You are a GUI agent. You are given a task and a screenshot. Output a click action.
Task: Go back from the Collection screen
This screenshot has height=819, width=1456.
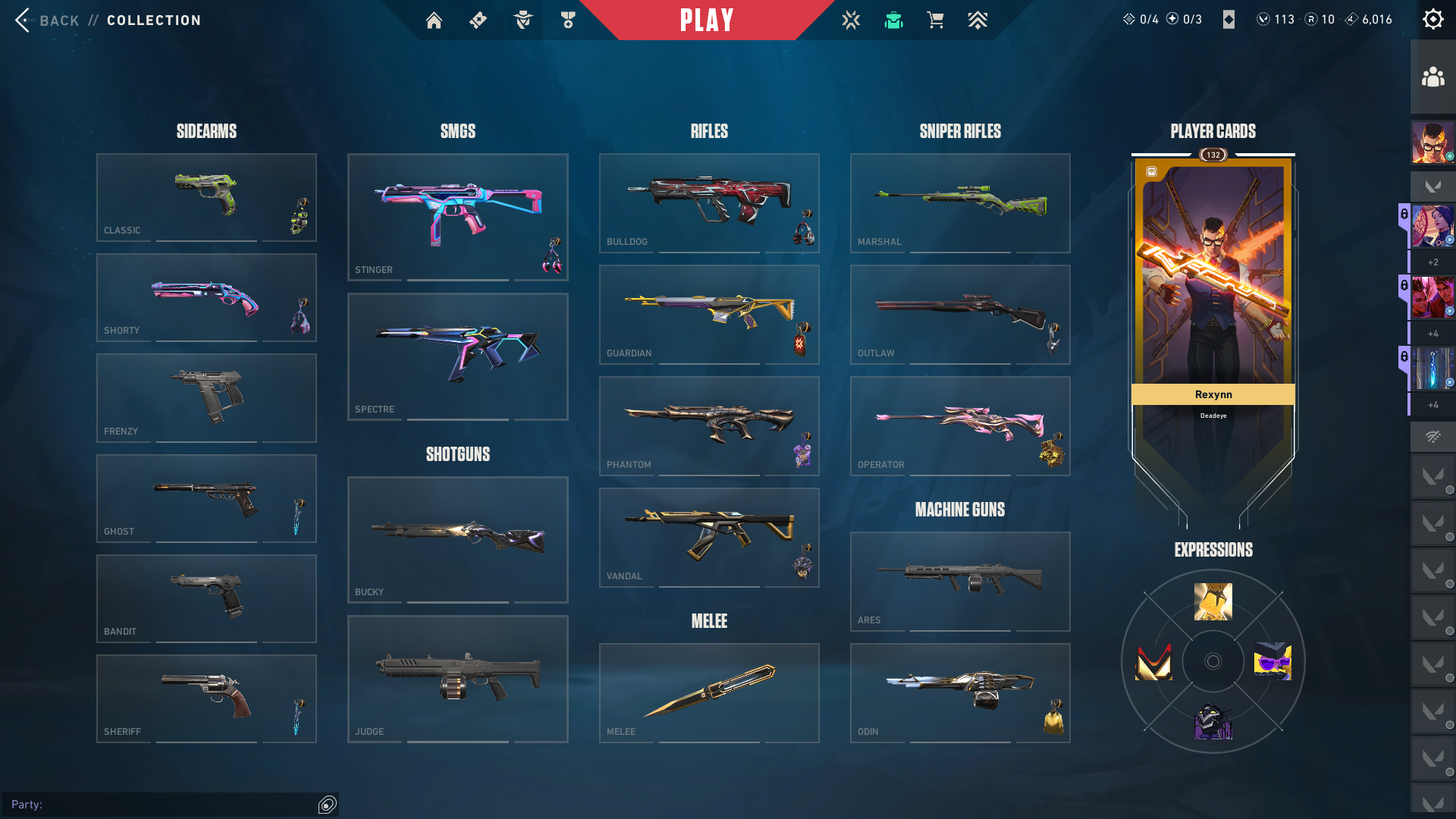[47, 20]
